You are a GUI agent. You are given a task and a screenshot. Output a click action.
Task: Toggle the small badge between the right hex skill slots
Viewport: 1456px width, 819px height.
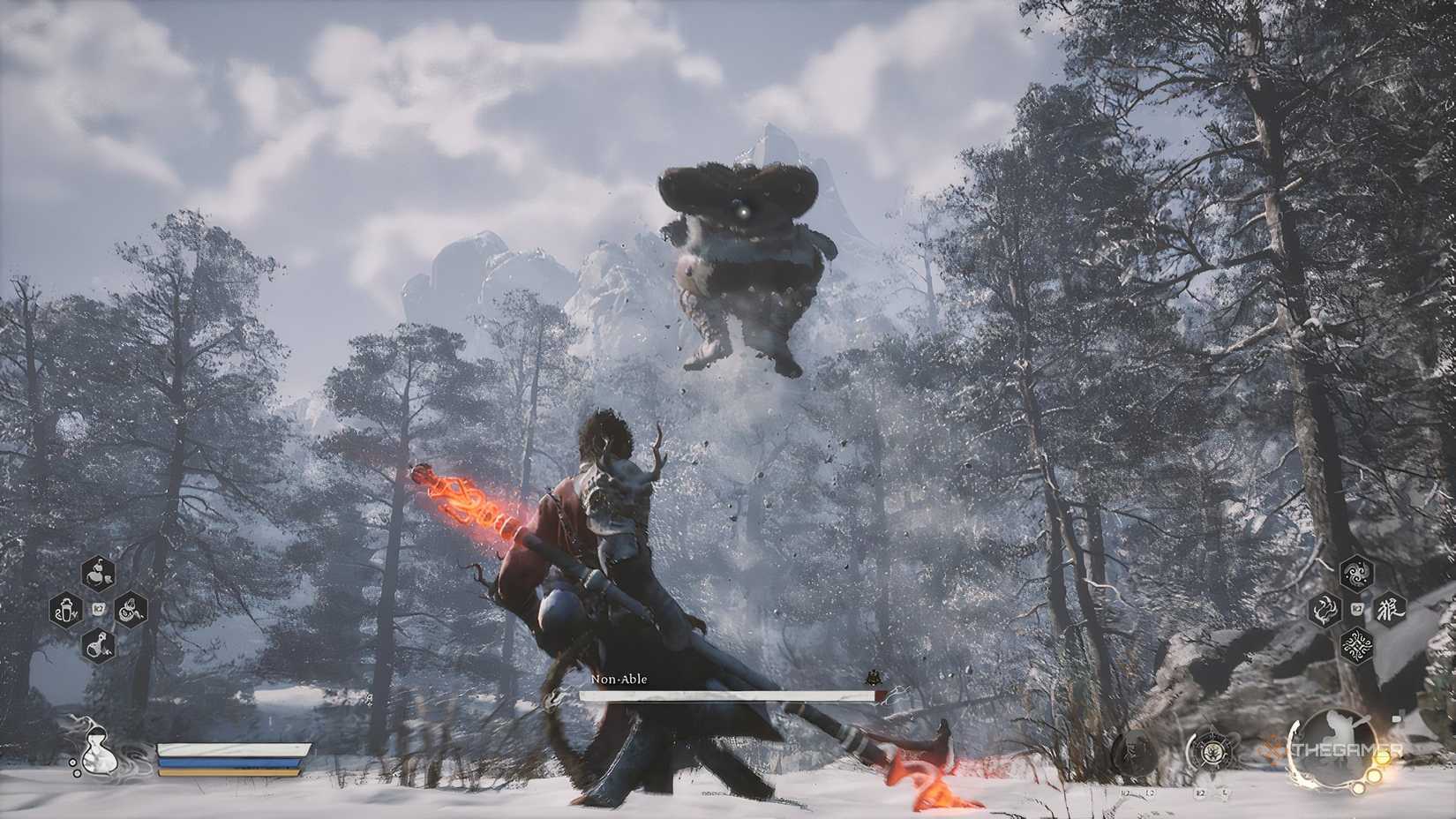(x=1355, y=609)
